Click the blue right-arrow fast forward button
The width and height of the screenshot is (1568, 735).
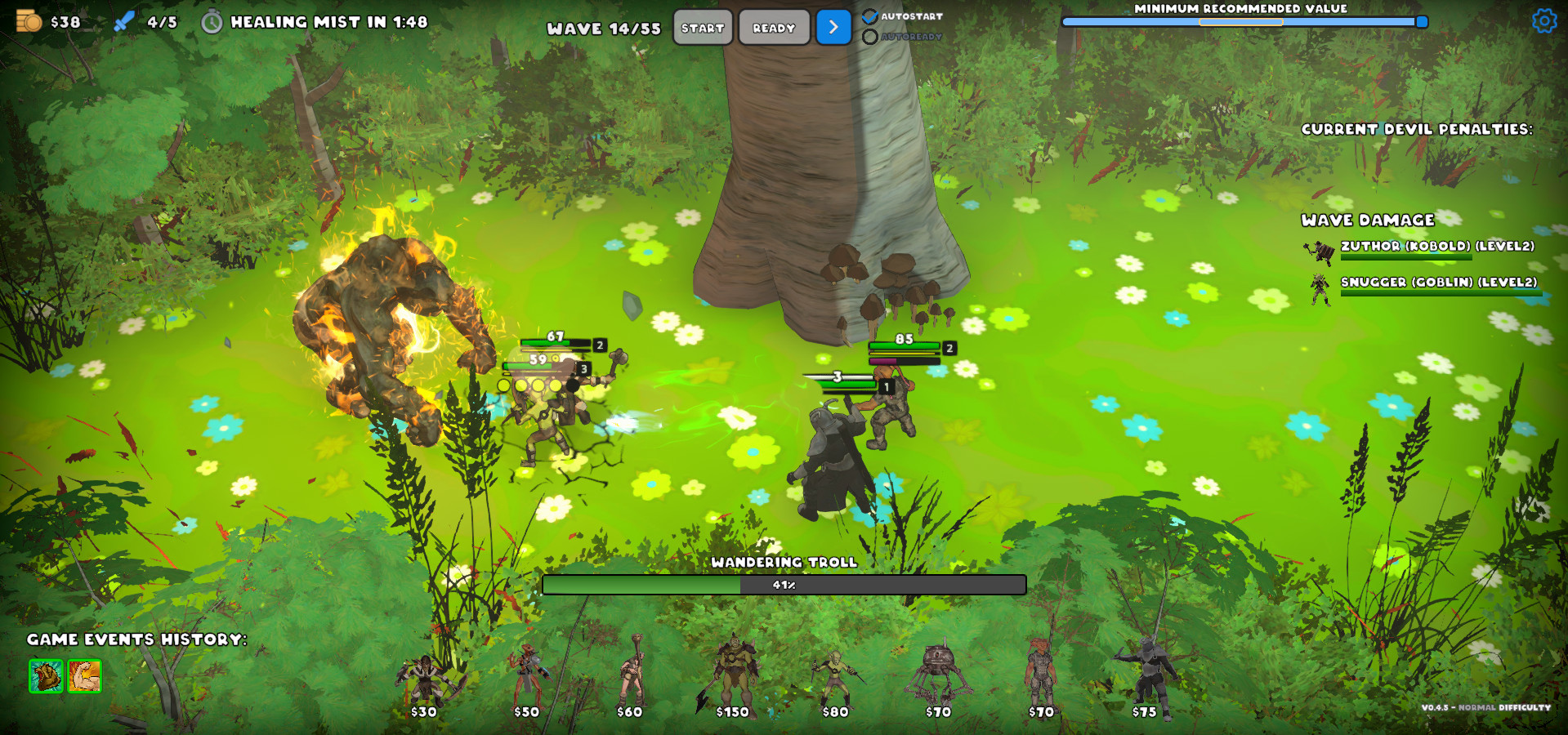tap(833, 27)
